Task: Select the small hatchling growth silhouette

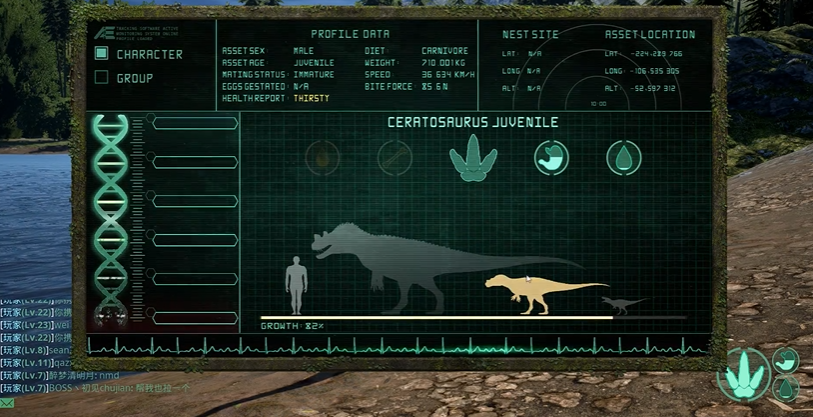Action: pyautogui.click(x=624, y=302)
